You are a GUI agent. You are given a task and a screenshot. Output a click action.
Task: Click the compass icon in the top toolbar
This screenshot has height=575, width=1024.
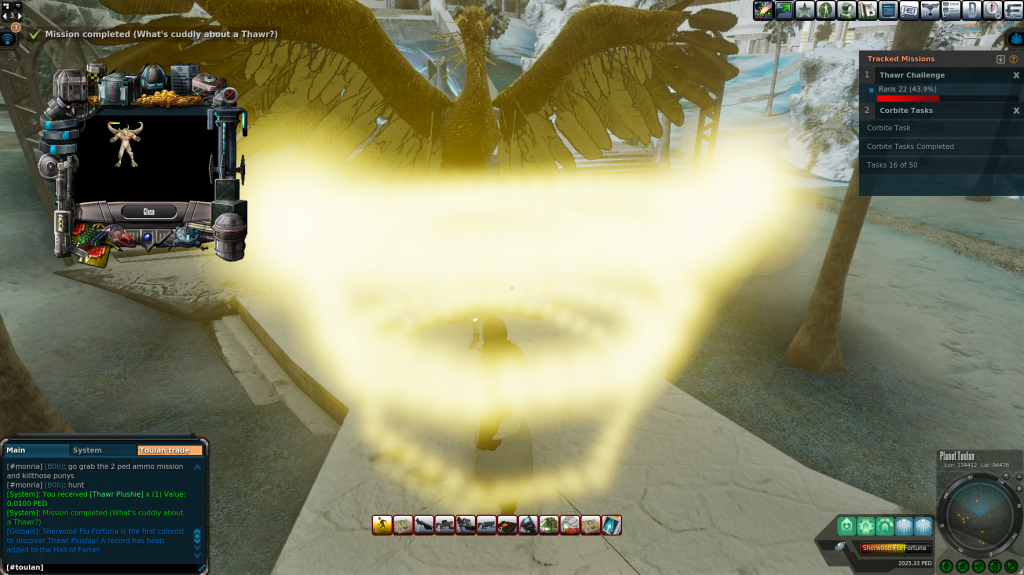991,10
